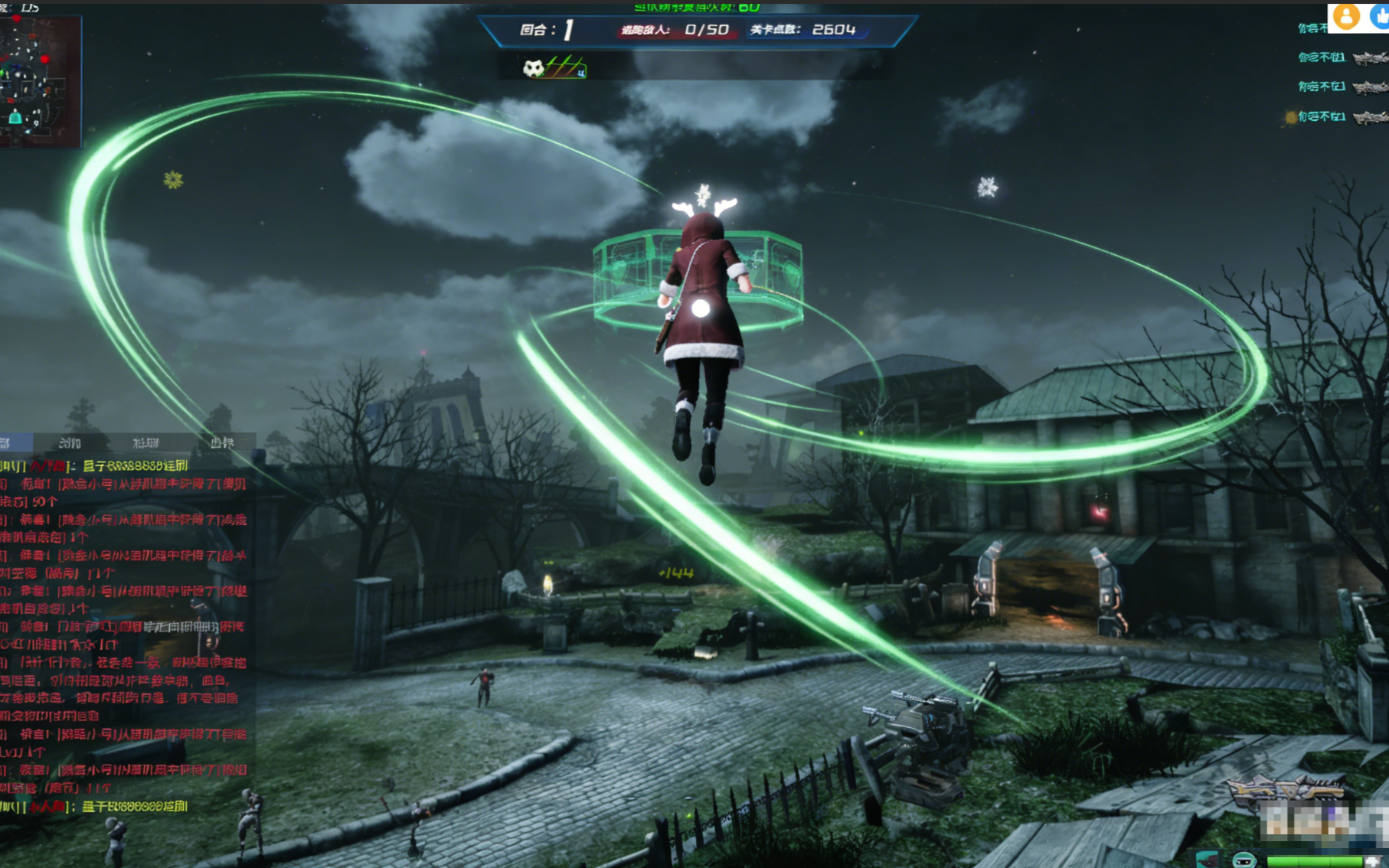The height and width of the screenshot is (868, 1389).
Task: Click the chat message log panel
Action: (x=126, y=635)
